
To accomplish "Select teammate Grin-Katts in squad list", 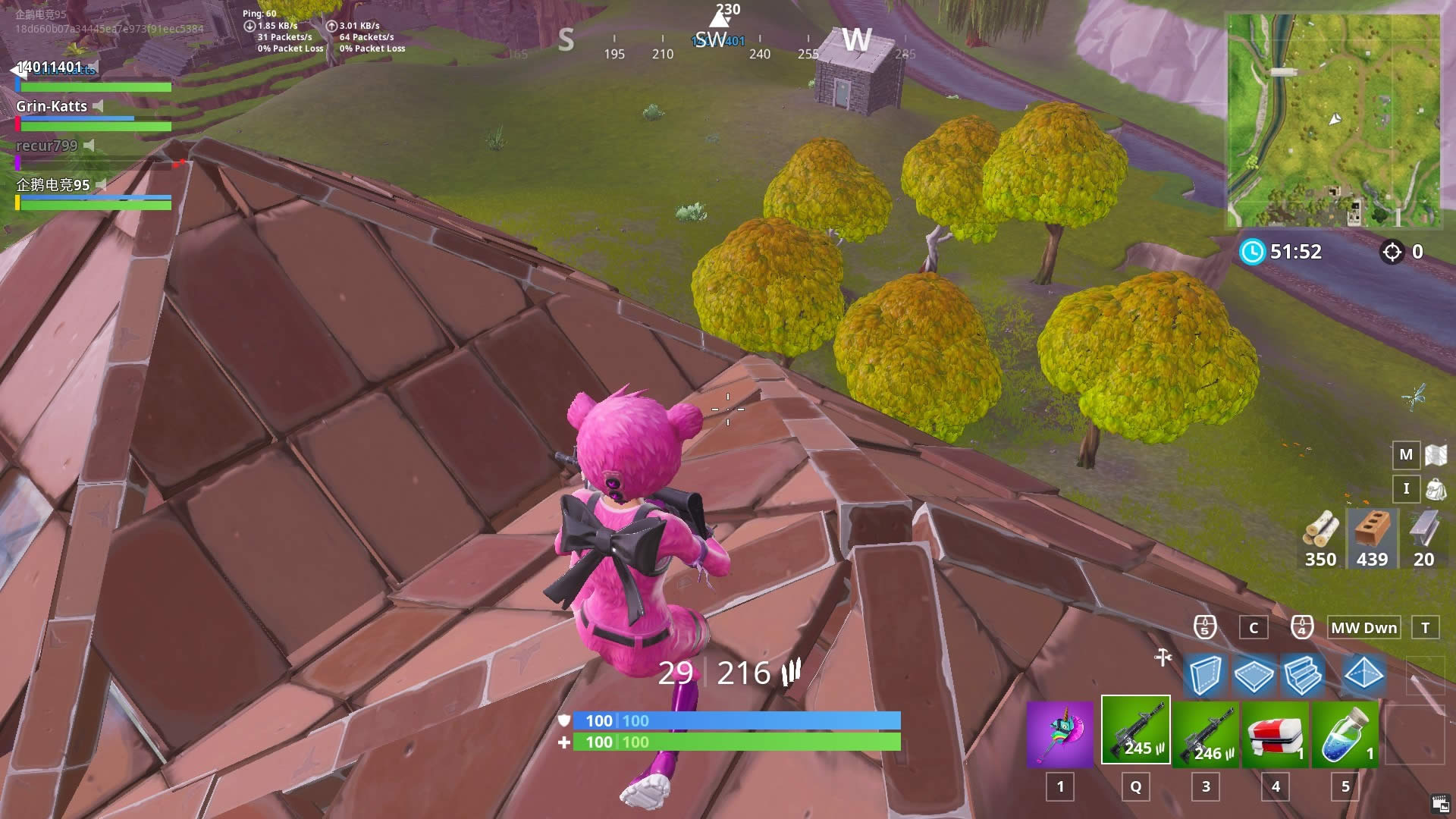I will point(52,106).
